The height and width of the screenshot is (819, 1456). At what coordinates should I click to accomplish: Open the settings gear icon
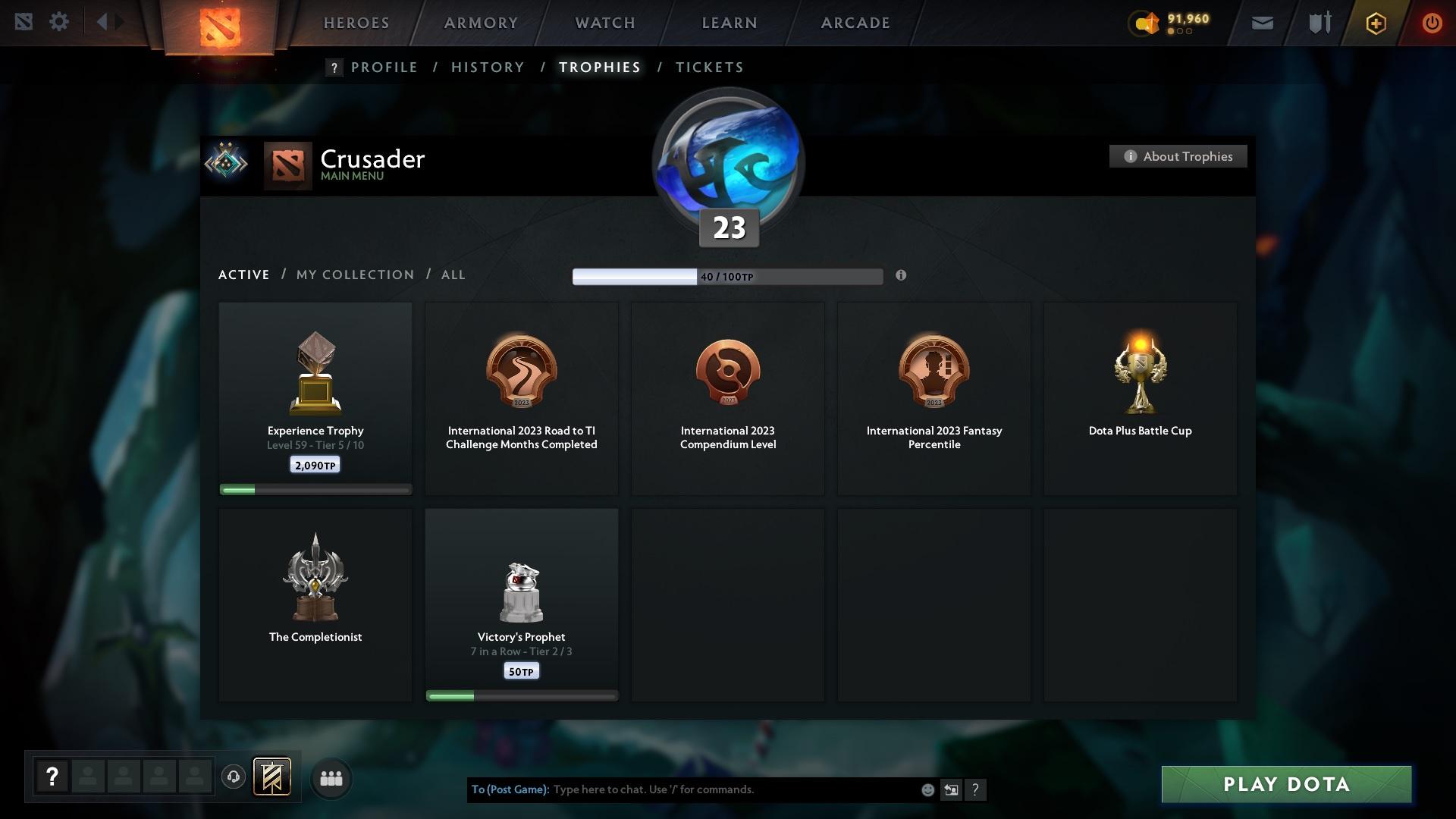[x=58, y=22]
